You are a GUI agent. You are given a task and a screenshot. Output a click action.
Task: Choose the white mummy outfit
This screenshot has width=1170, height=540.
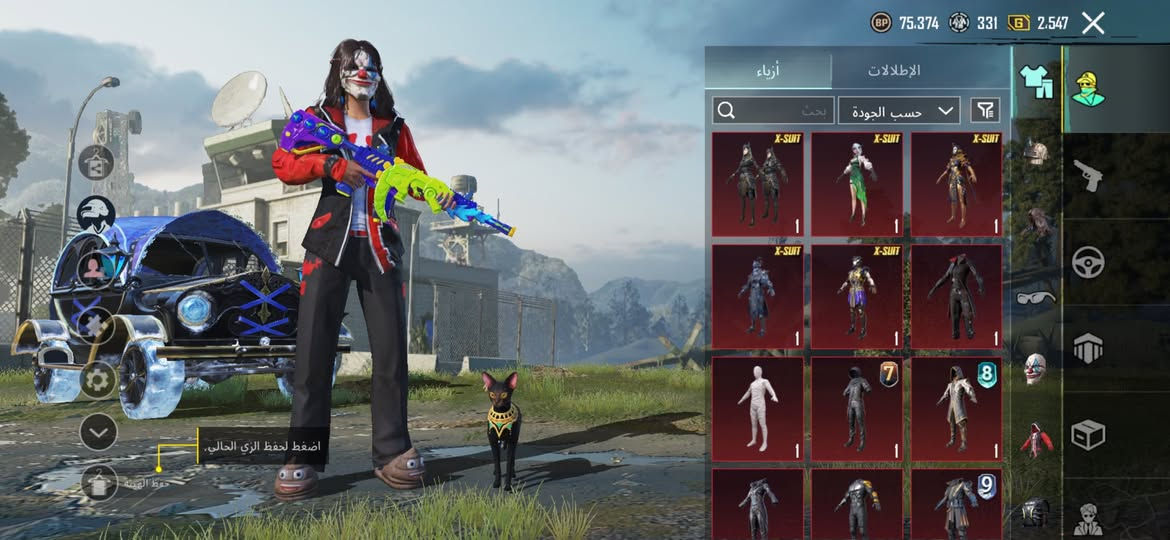click(x=757, y=408)
